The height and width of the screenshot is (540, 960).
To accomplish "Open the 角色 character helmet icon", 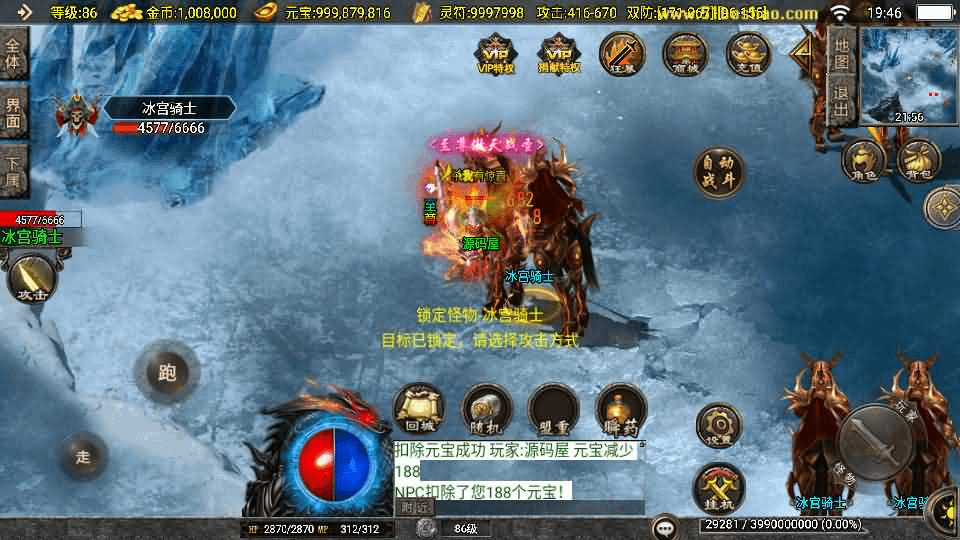I will [863, 160].
